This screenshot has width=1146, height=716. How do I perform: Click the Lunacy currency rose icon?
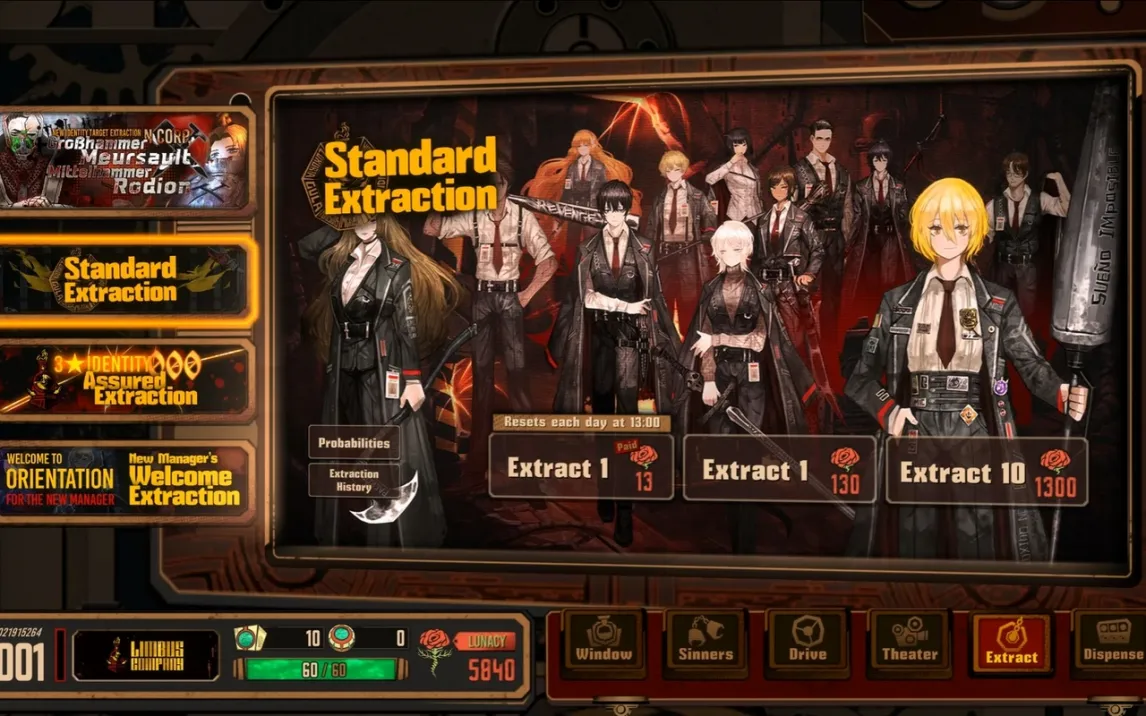[435, 653]
